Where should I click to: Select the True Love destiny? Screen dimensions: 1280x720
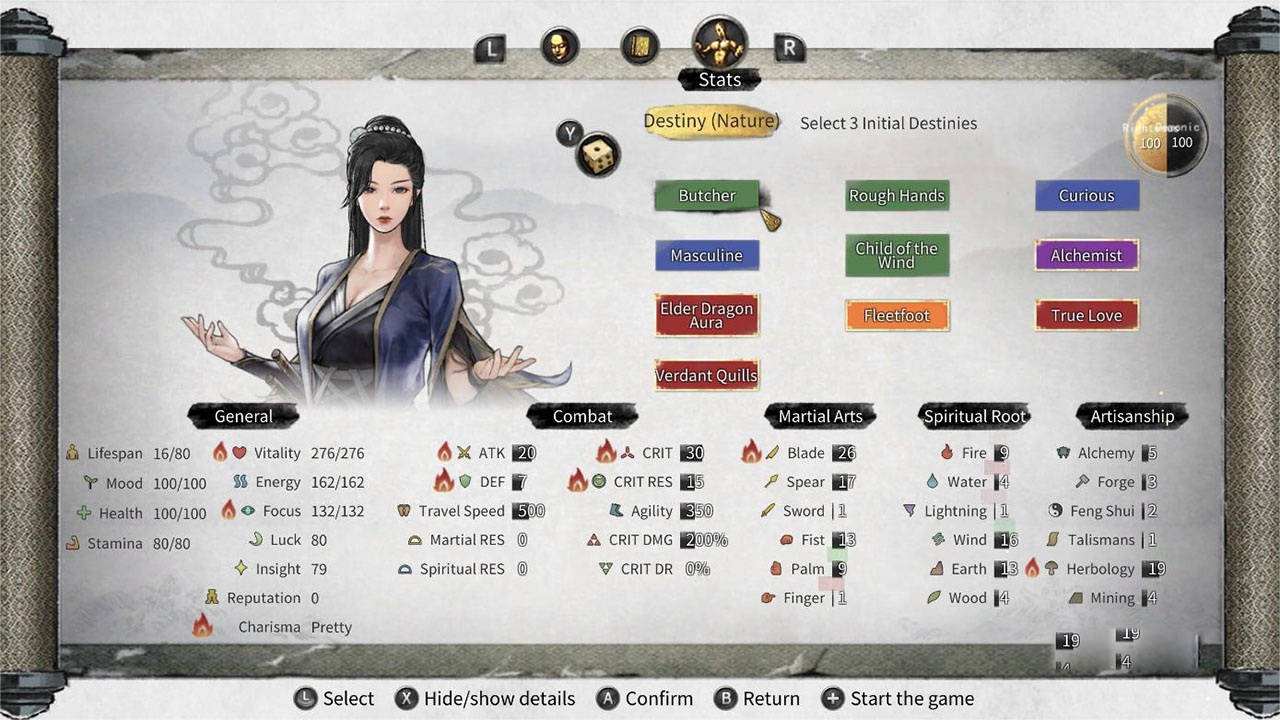point(1086,316)
